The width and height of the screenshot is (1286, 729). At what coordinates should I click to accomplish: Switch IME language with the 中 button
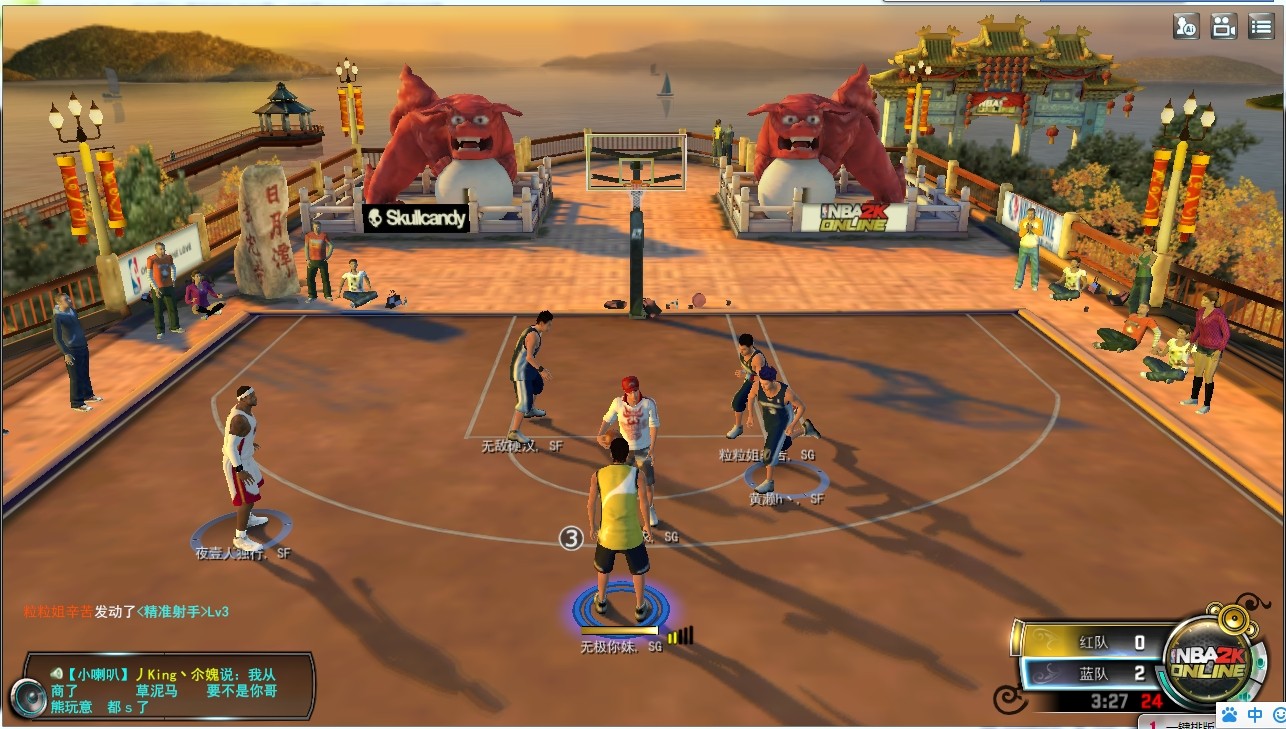click(1255, 714)
